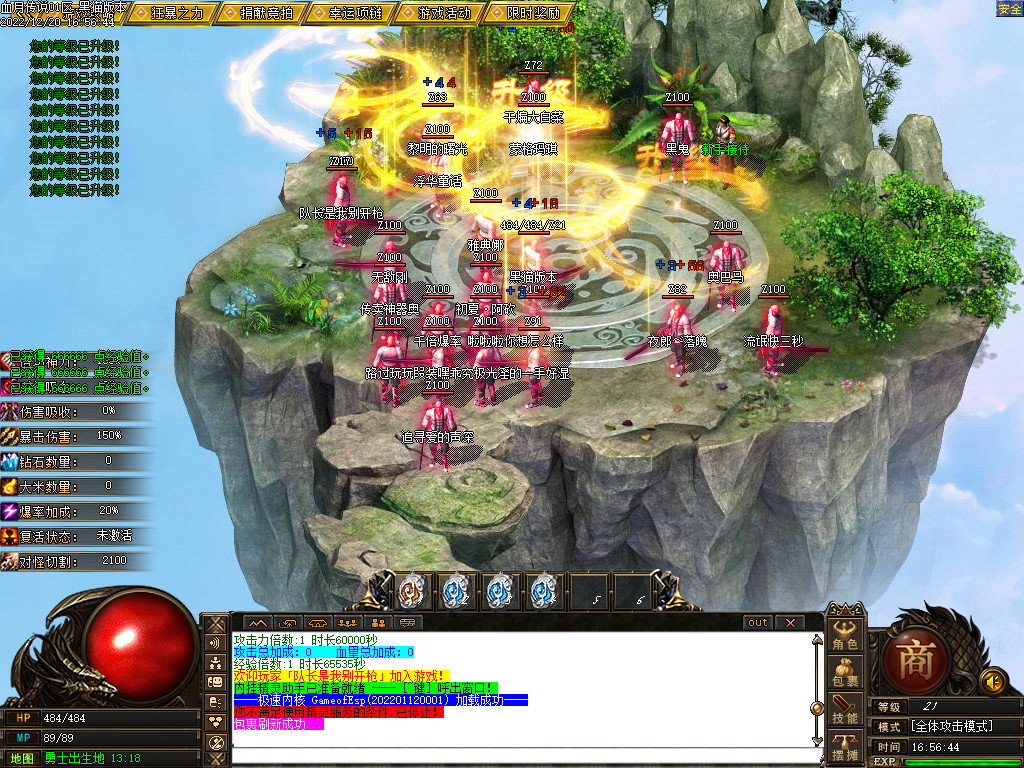
Task: Click the chat panel 'out' button
Action: pyautogui.click(x=759, y=622)
